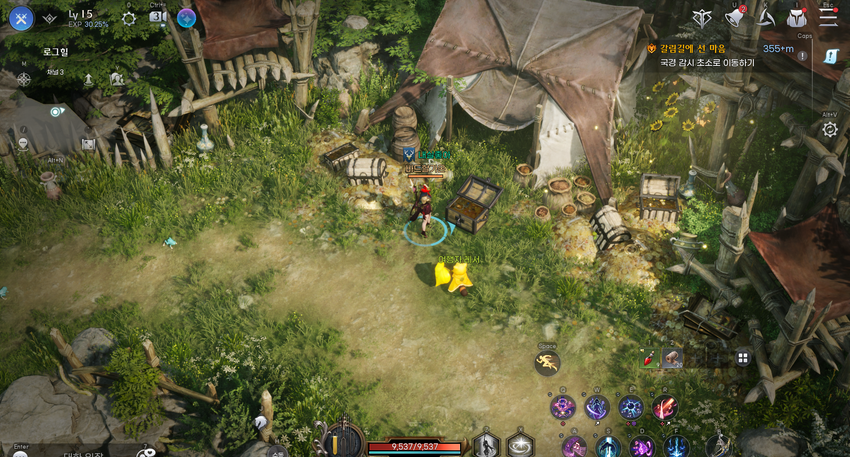Open the gear settings icon near level display
This screenshot has height=457, width=850.
(129, 18)
